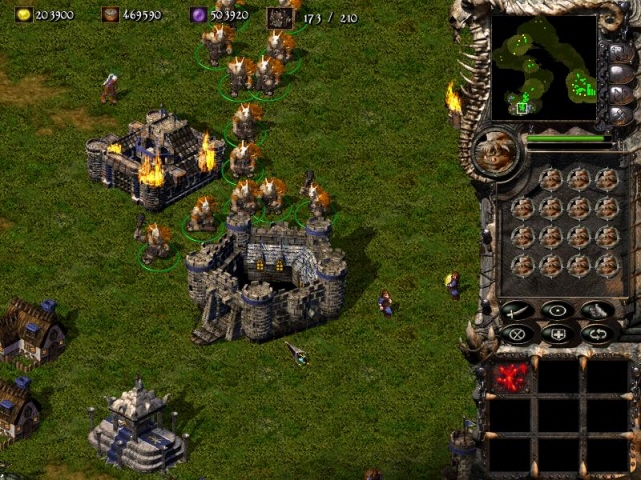Activate the shield defend command
Screen dimensions: 641x480
[x=558, y=334]
